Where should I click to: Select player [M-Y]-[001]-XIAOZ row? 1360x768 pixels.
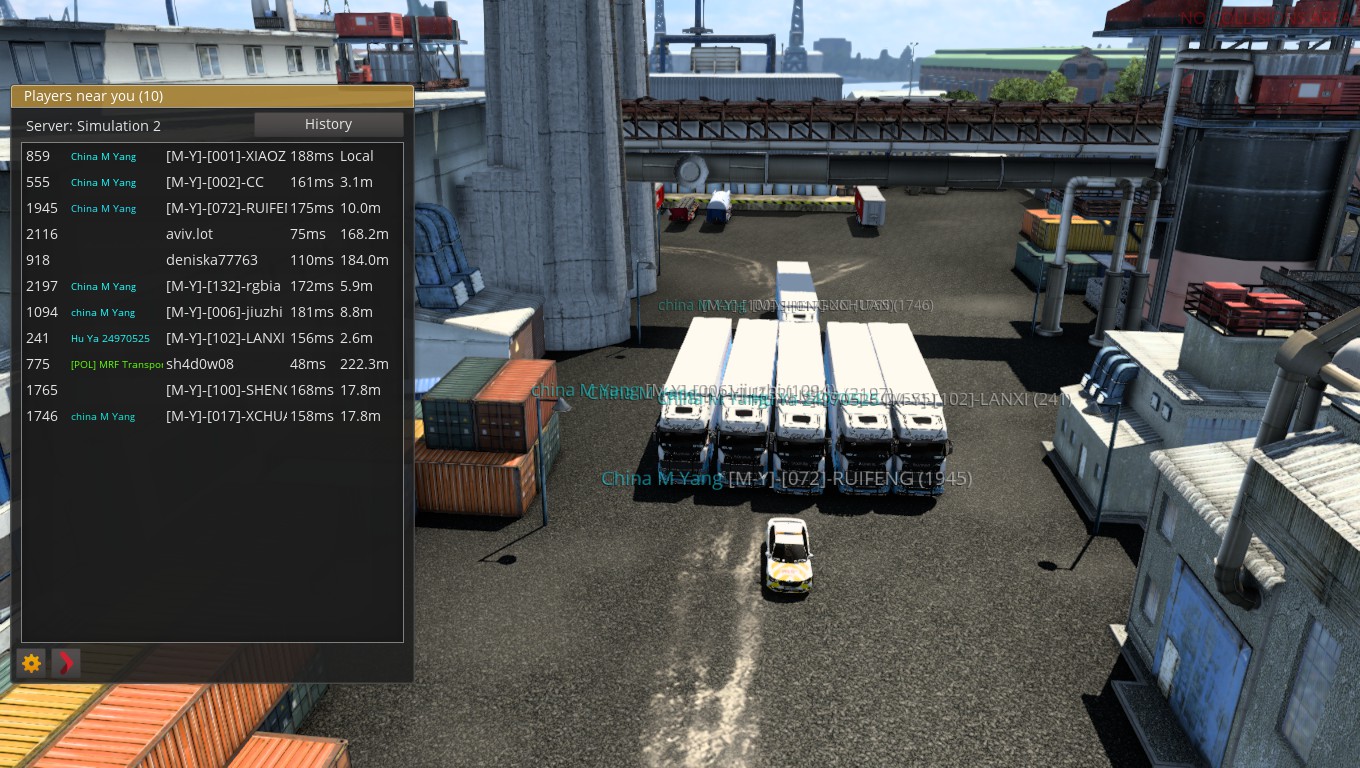pyautogui.click(x=225, y=156)
